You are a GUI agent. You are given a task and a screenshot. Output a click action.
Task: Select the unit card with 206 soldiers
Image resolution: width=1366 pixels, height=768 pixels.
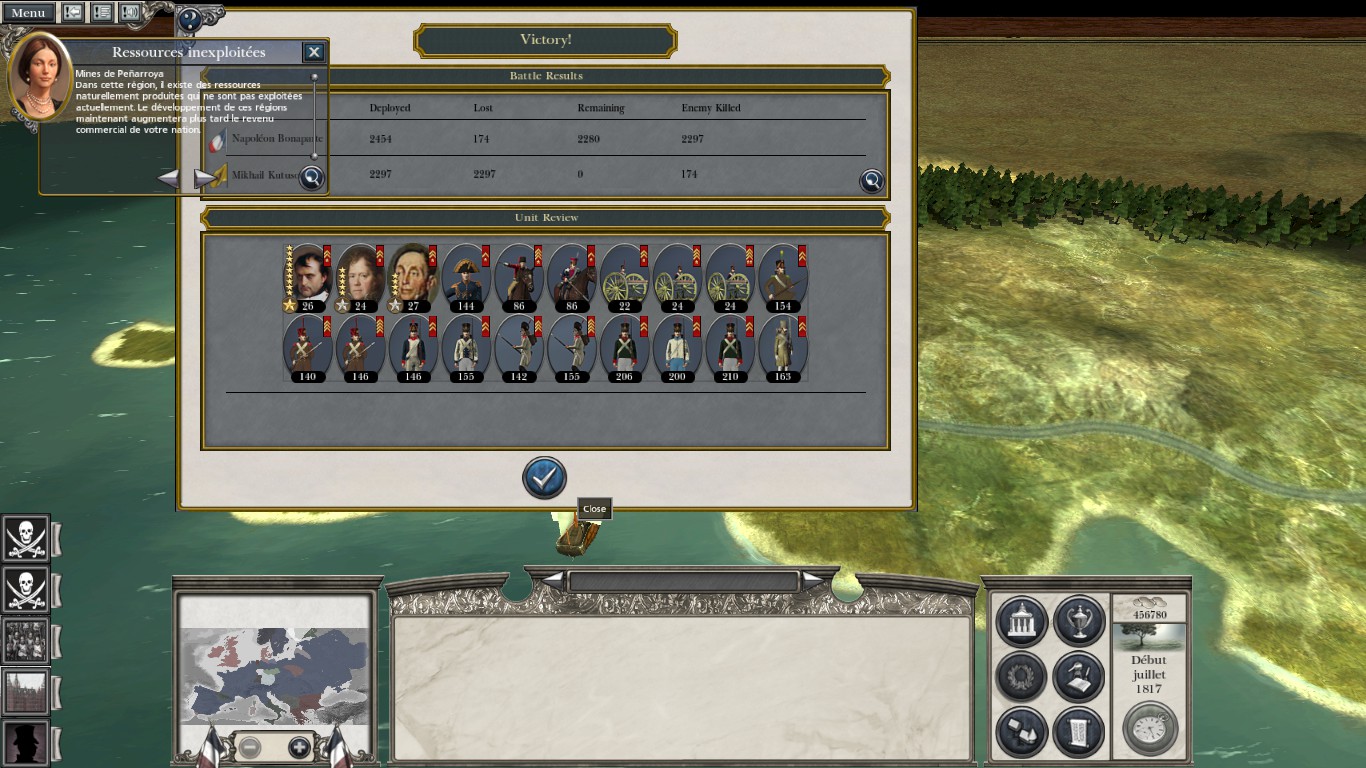pos(625,349)
